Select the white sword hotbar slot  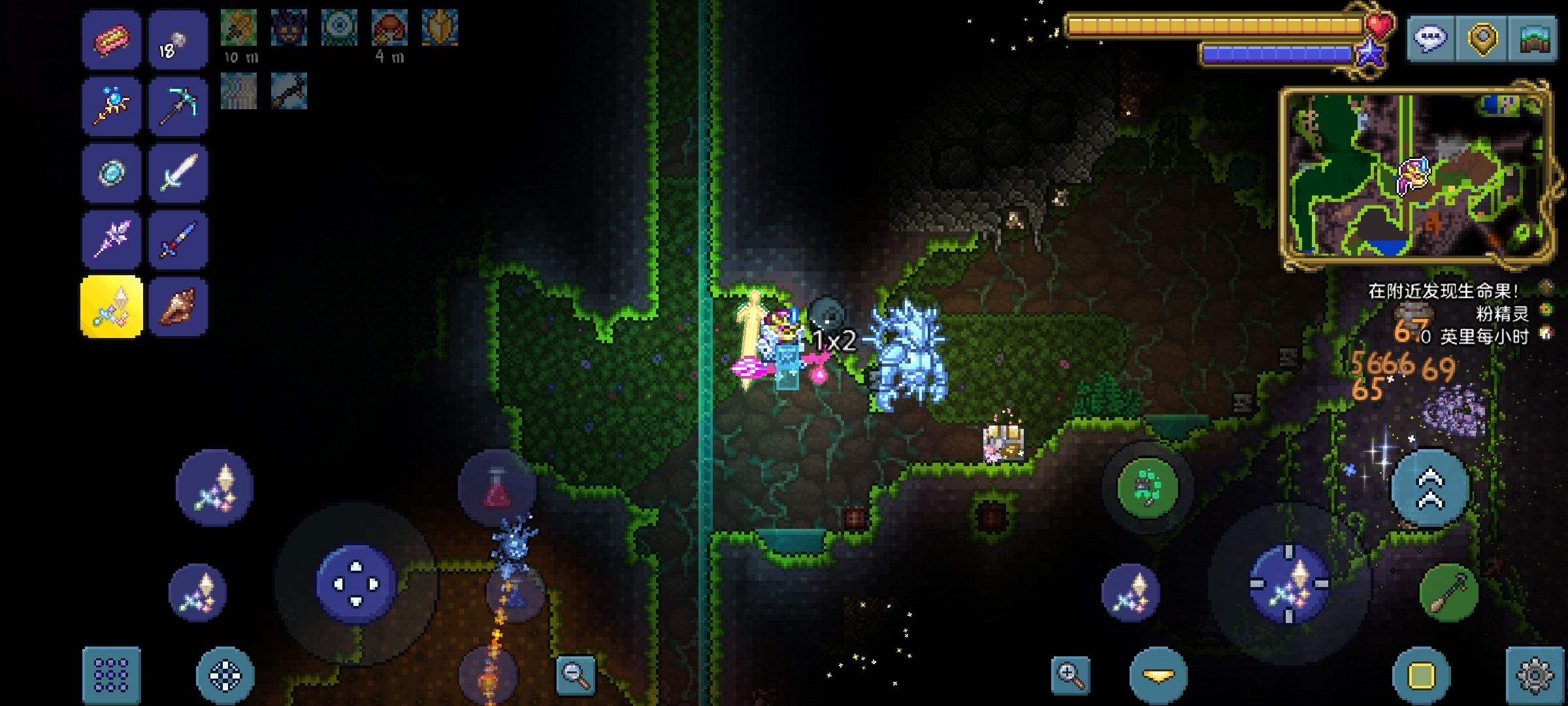pyautogui.click(x=178, y=173)
